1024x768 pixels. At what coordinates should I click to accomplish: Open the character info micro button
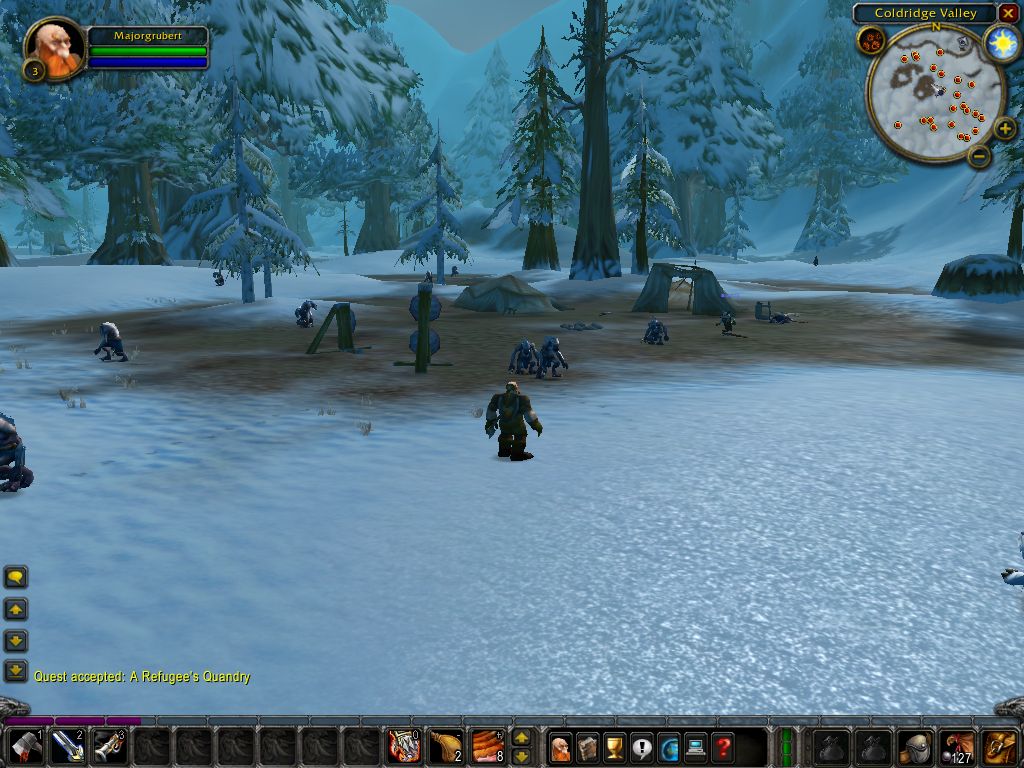(x=561, y=747)
